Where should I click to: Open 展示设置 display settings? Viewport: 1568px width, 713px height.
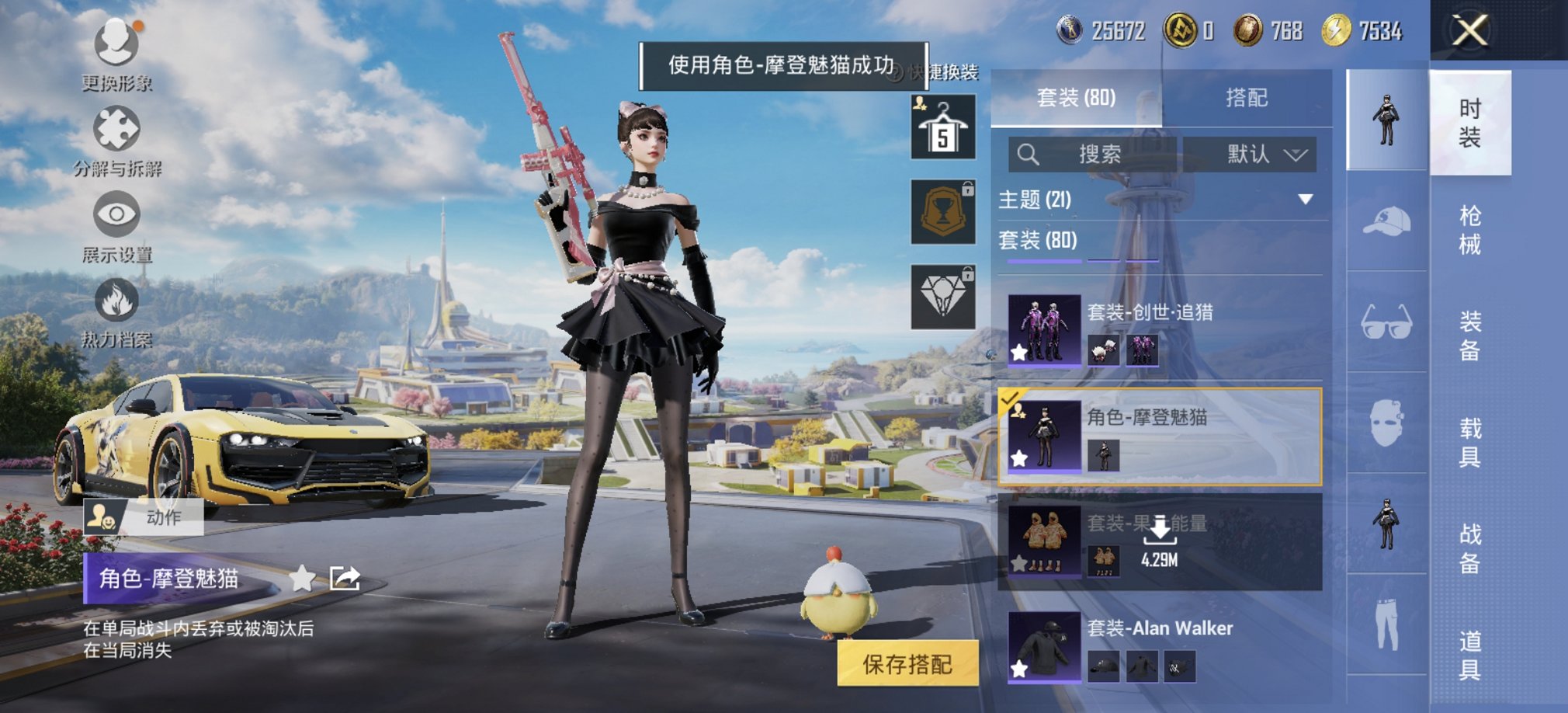pyautogui.click(x=116, y=216)
